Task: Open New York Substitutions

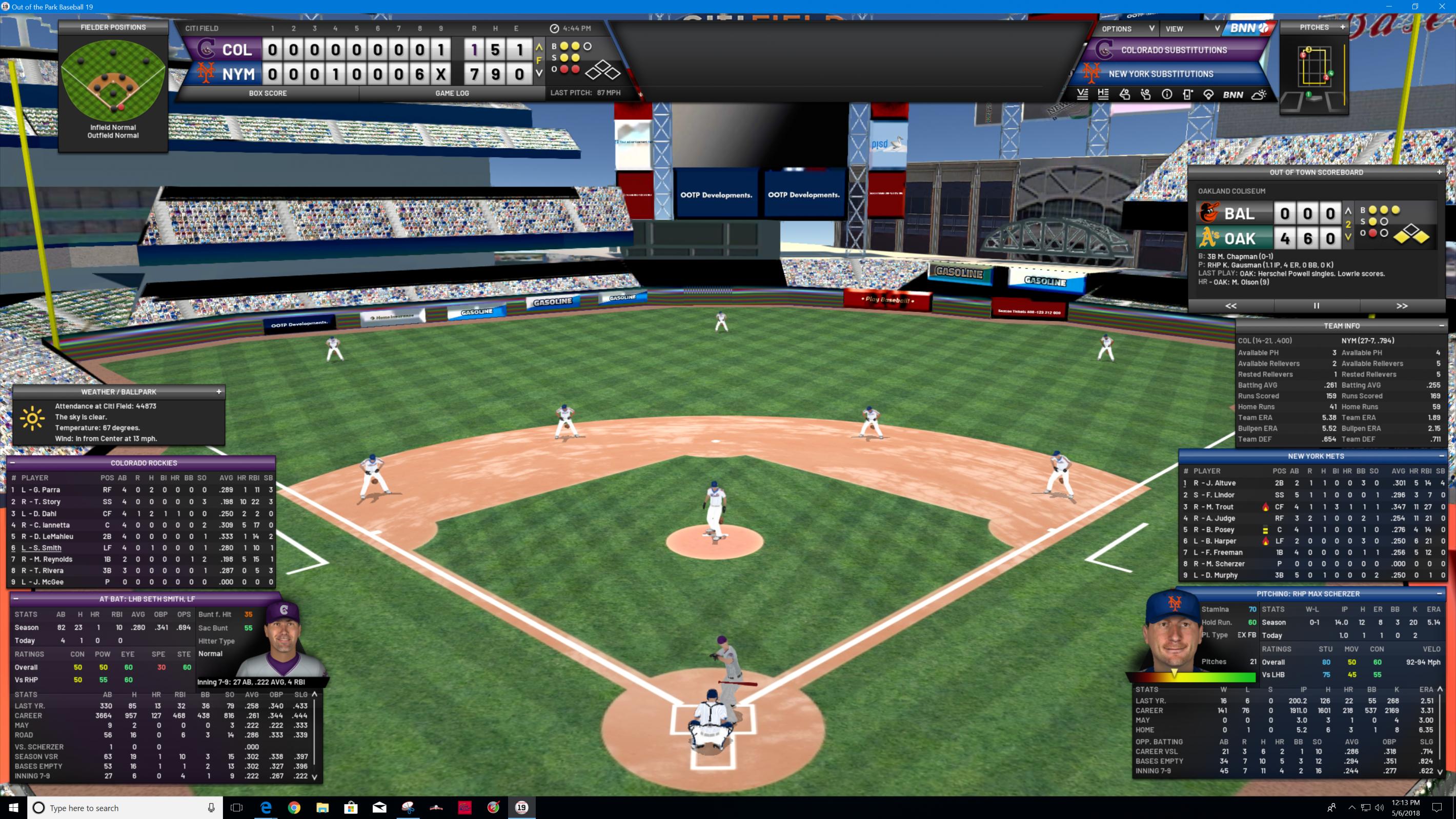Action: coord(1160,74)
